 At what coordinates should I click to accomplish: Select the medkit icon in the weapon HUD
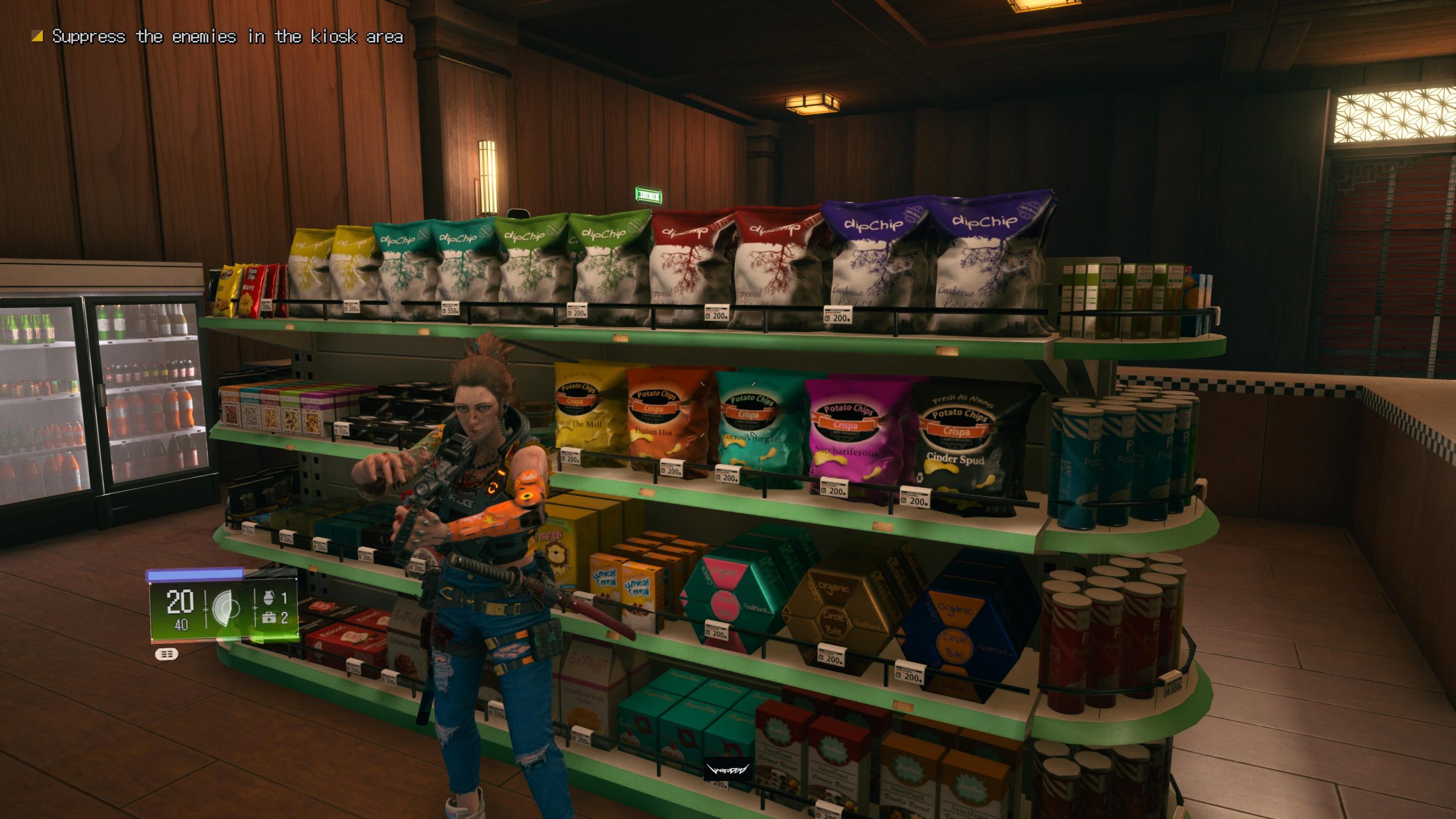[269, 618]
